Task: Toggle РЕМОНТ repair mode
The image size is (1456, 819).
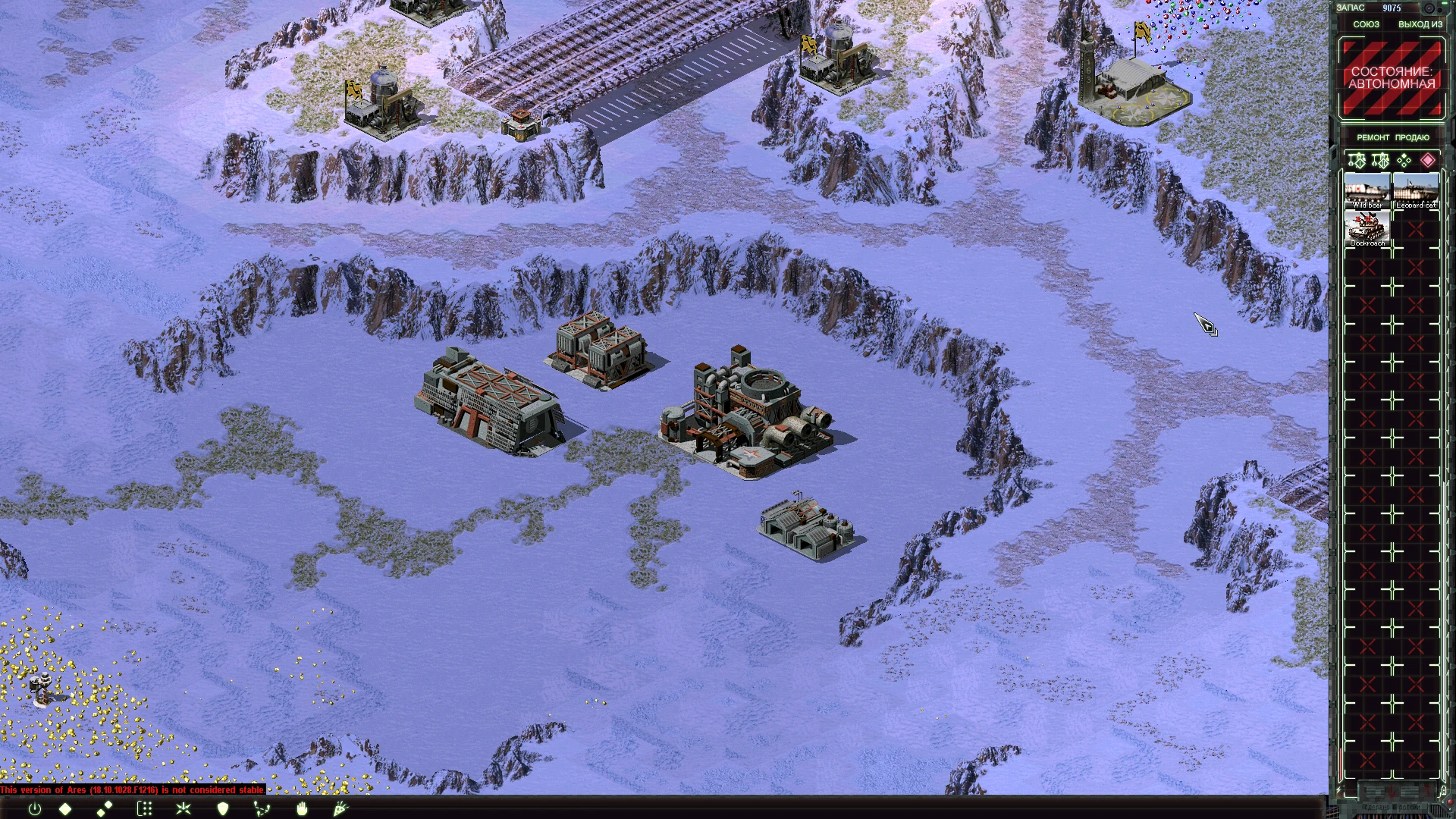Action: click(1372, 137)
